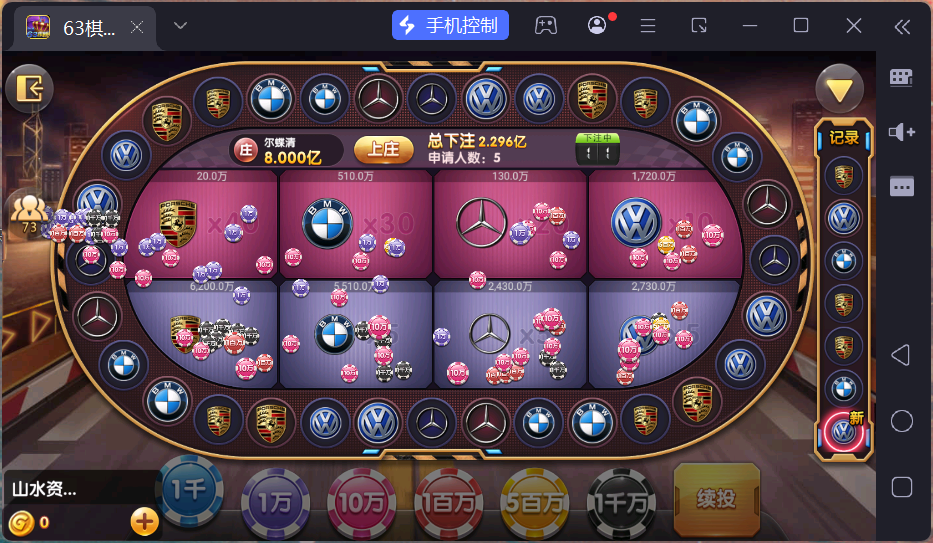Bet on the Porsche ×40 area

[x=205, y=225]
